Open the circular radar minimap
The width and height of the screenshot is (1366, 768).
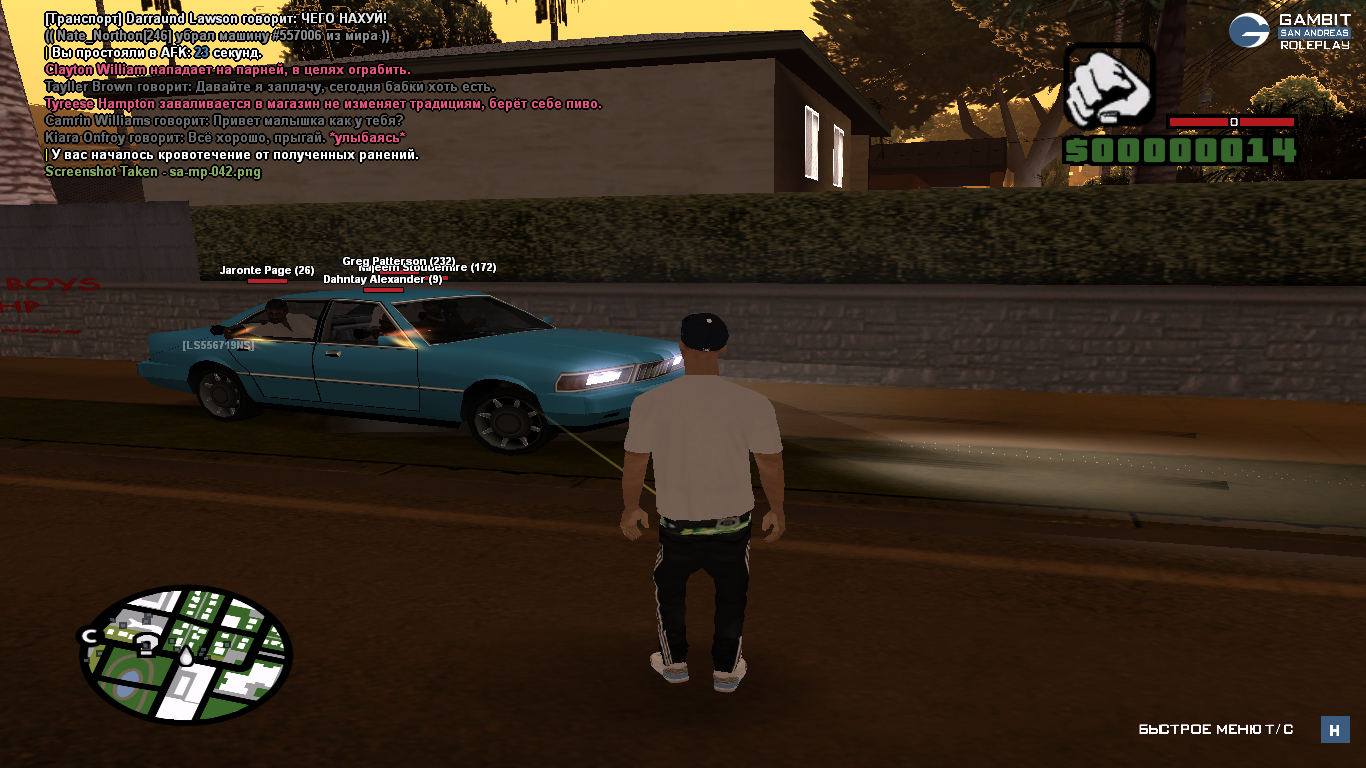(185, 653)
